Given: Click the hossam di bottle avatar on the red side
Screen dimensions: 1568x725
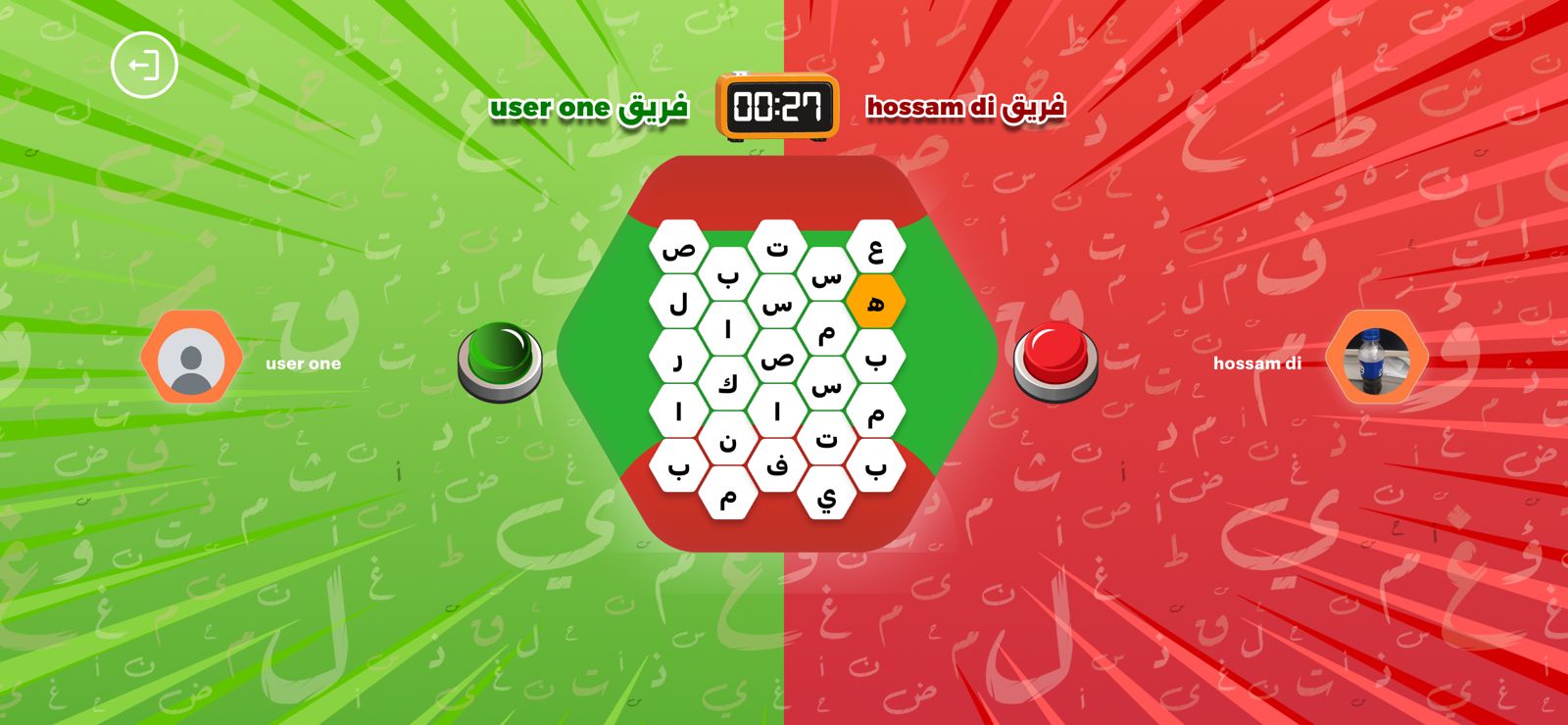Looking at the screenshot, I should pos(1377,359).
